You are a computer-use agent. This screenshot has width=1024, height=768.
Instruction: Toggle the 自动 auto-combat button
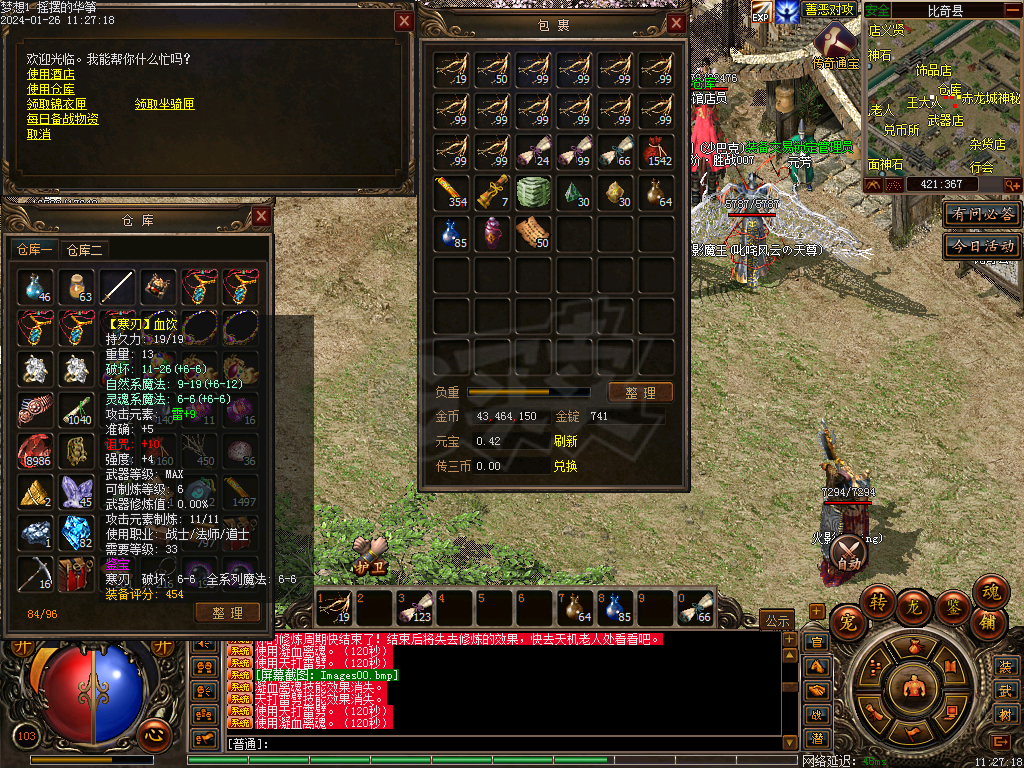point(849,552)
